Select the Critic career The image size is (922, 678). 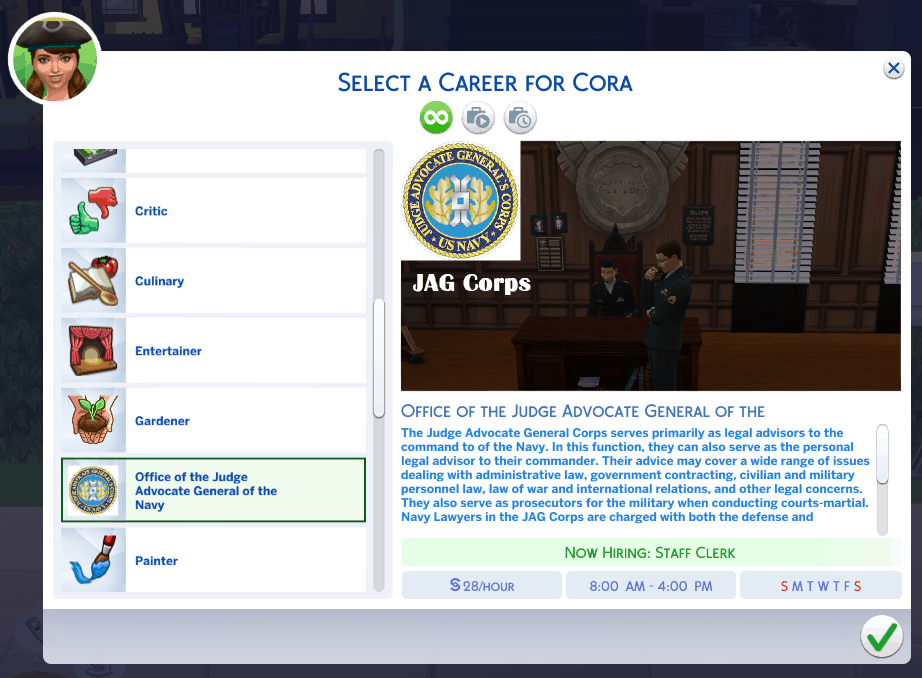(213, 211)
